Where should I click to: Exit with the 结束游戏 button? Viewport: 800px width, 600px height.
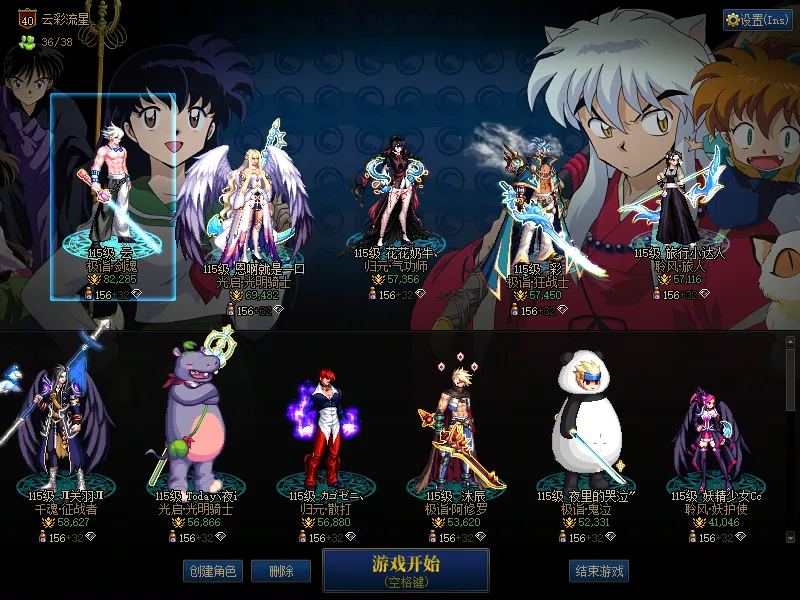point(599,571)
